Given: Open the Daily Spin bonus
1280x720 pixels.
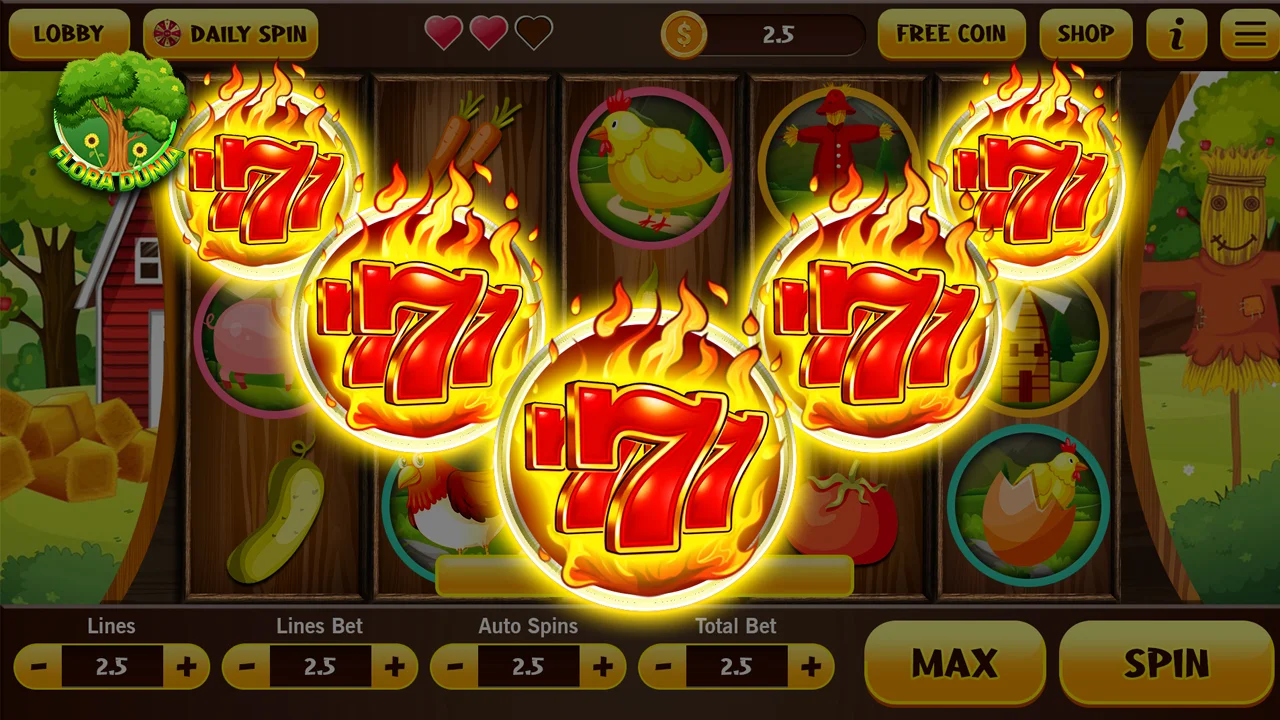Looking at the screenshot, I should pyautogui.click(x=231, y=34).
